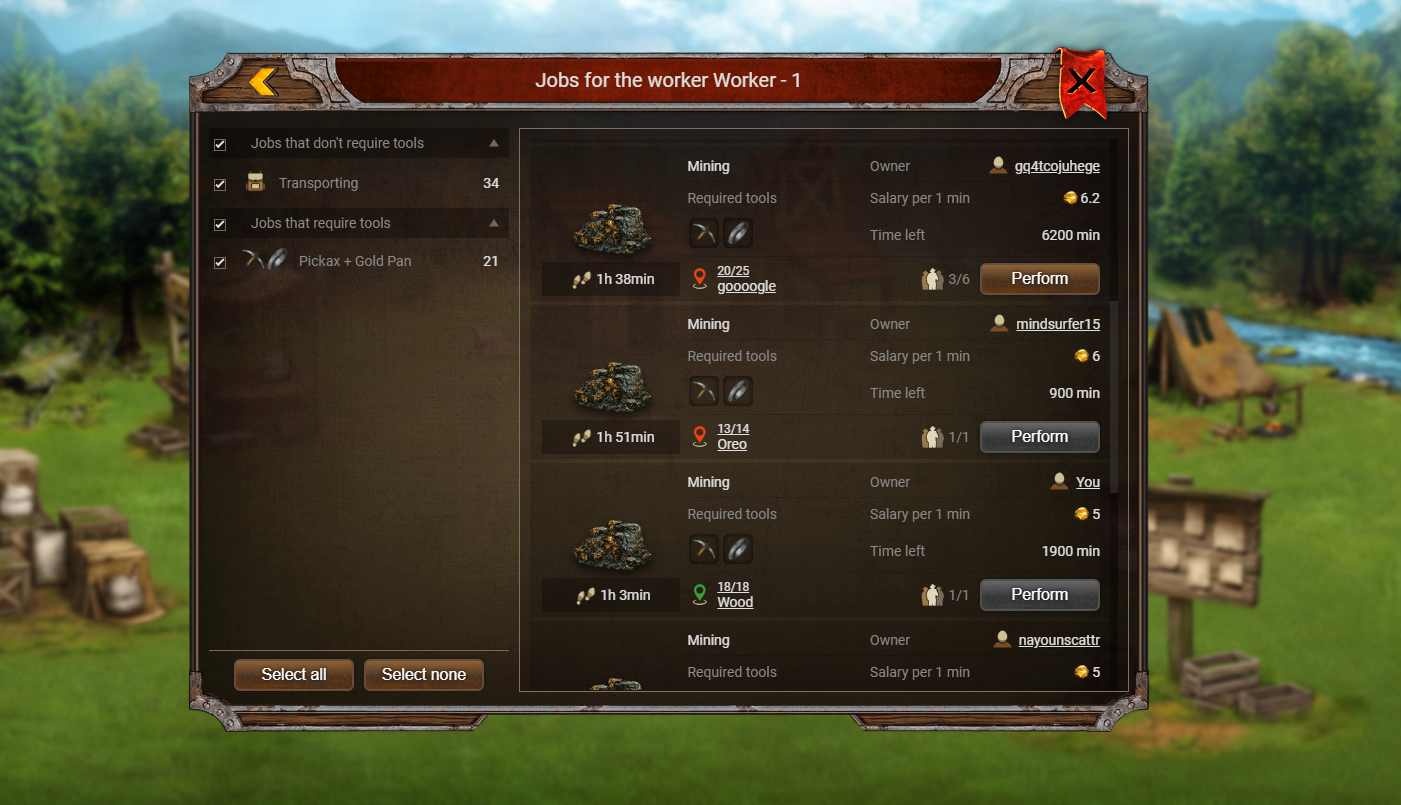Close the jobs window with the X
Image resolution: width=1401 pixels, height=805 pixels.
(x=1081, y=82)
